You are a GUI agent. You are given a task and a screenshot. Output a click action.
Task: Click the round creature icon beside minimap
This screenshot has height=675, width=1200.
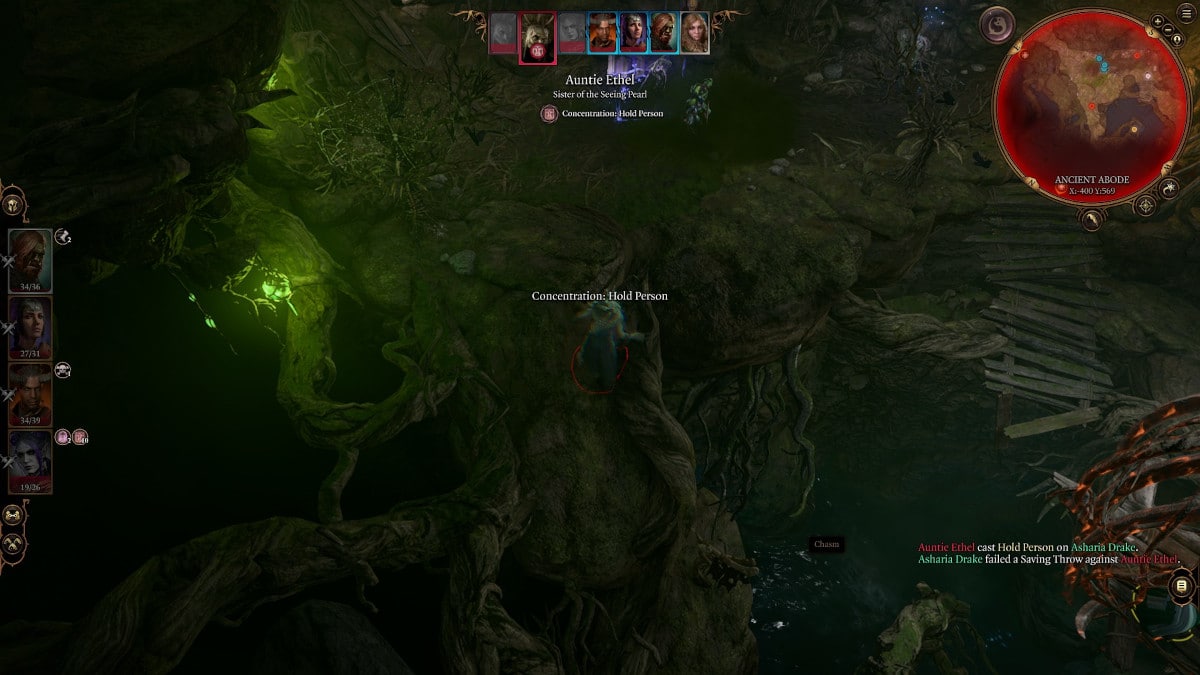(997, 25)
